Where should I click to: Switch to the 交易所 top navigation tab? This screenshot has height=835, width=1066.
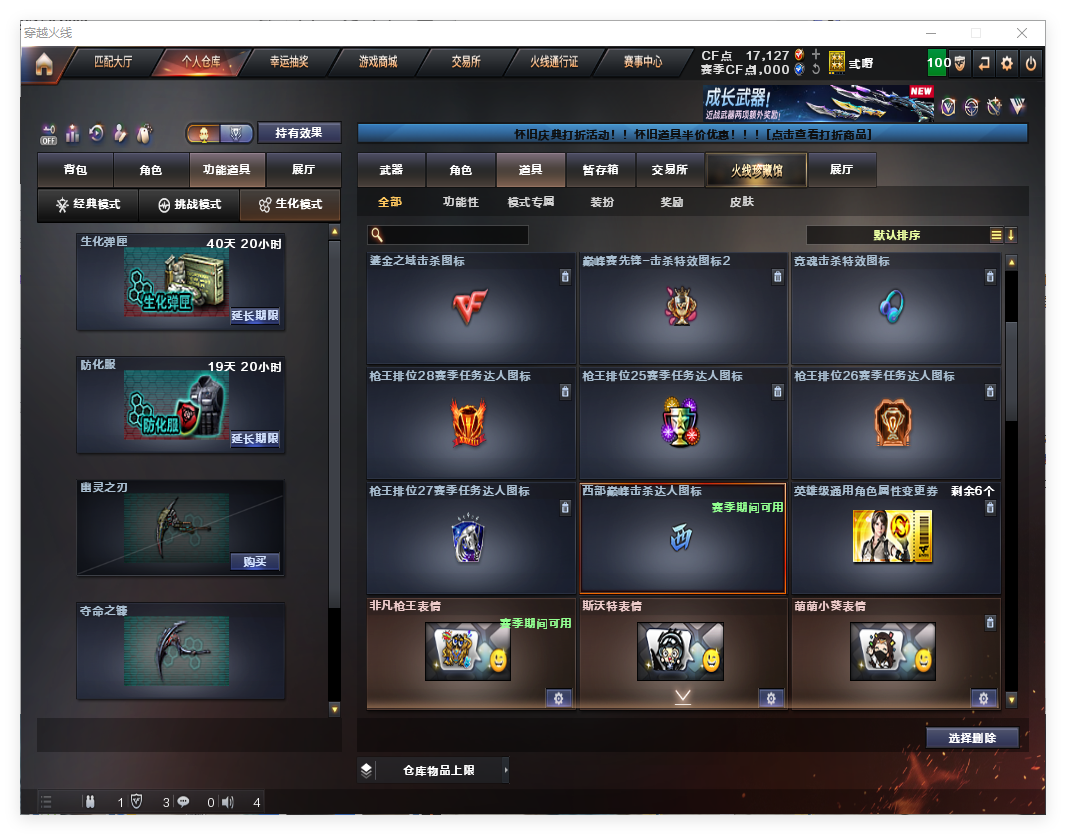point(466,62)
